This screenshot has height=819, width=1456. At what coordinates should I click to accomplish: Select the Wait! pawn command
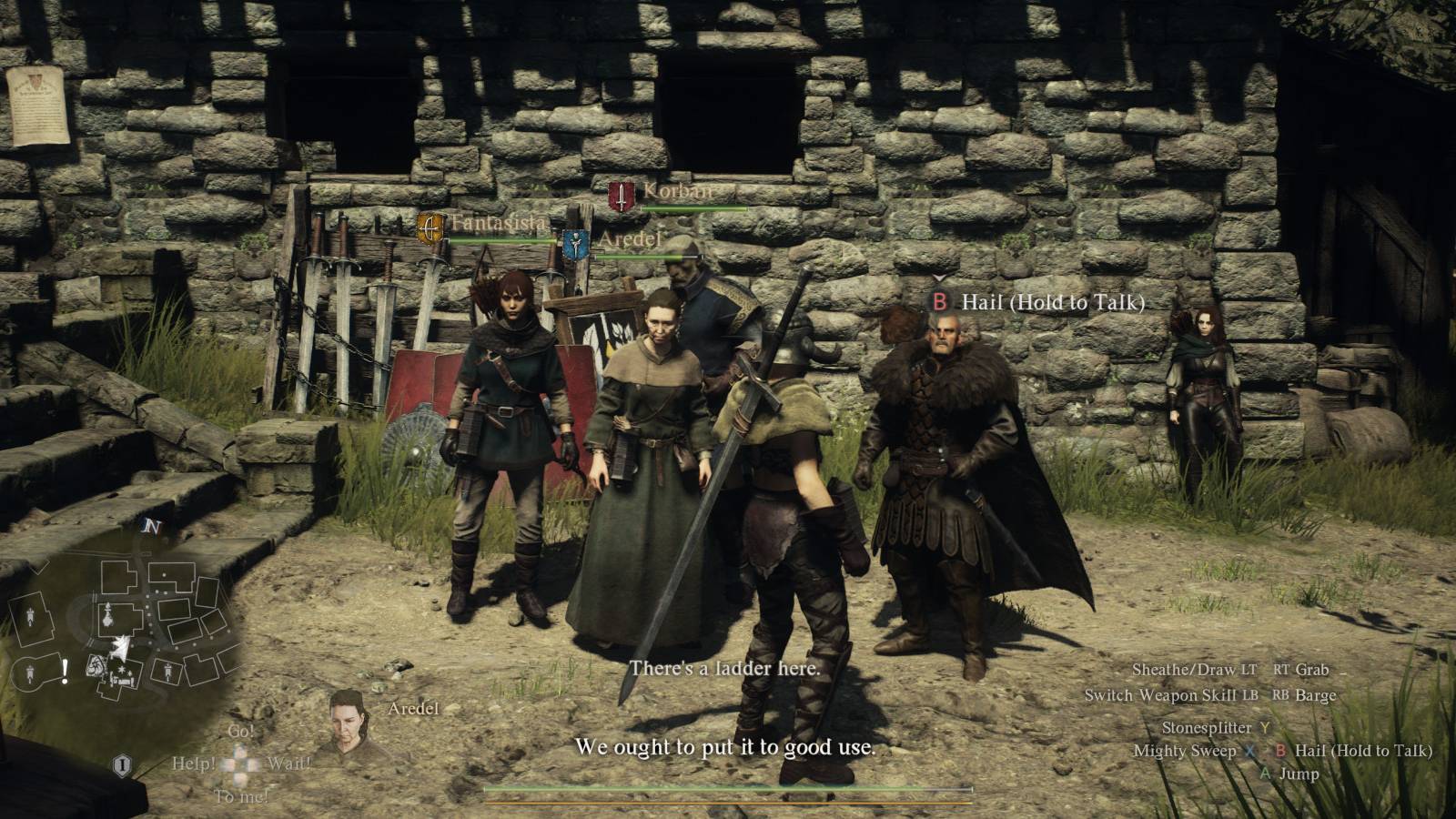coord(290,764)
